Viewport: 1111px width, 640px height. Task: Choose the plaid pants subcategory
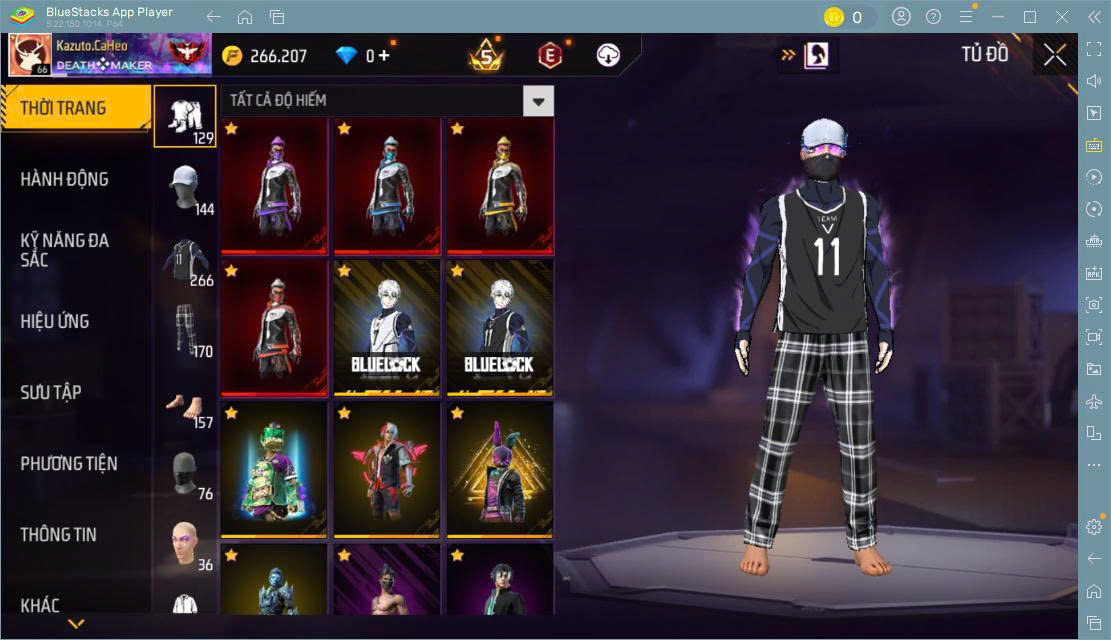[185, 329]
